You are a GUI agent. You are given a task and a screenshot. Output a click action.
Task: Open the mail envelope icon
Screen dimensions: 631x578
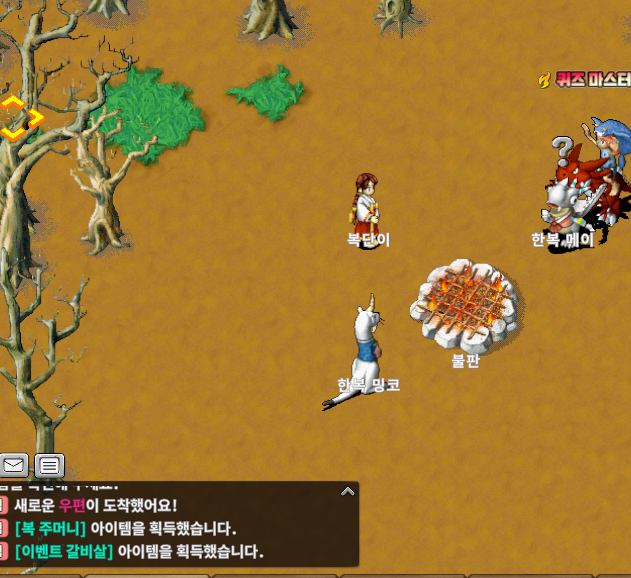tap(14, 465)
